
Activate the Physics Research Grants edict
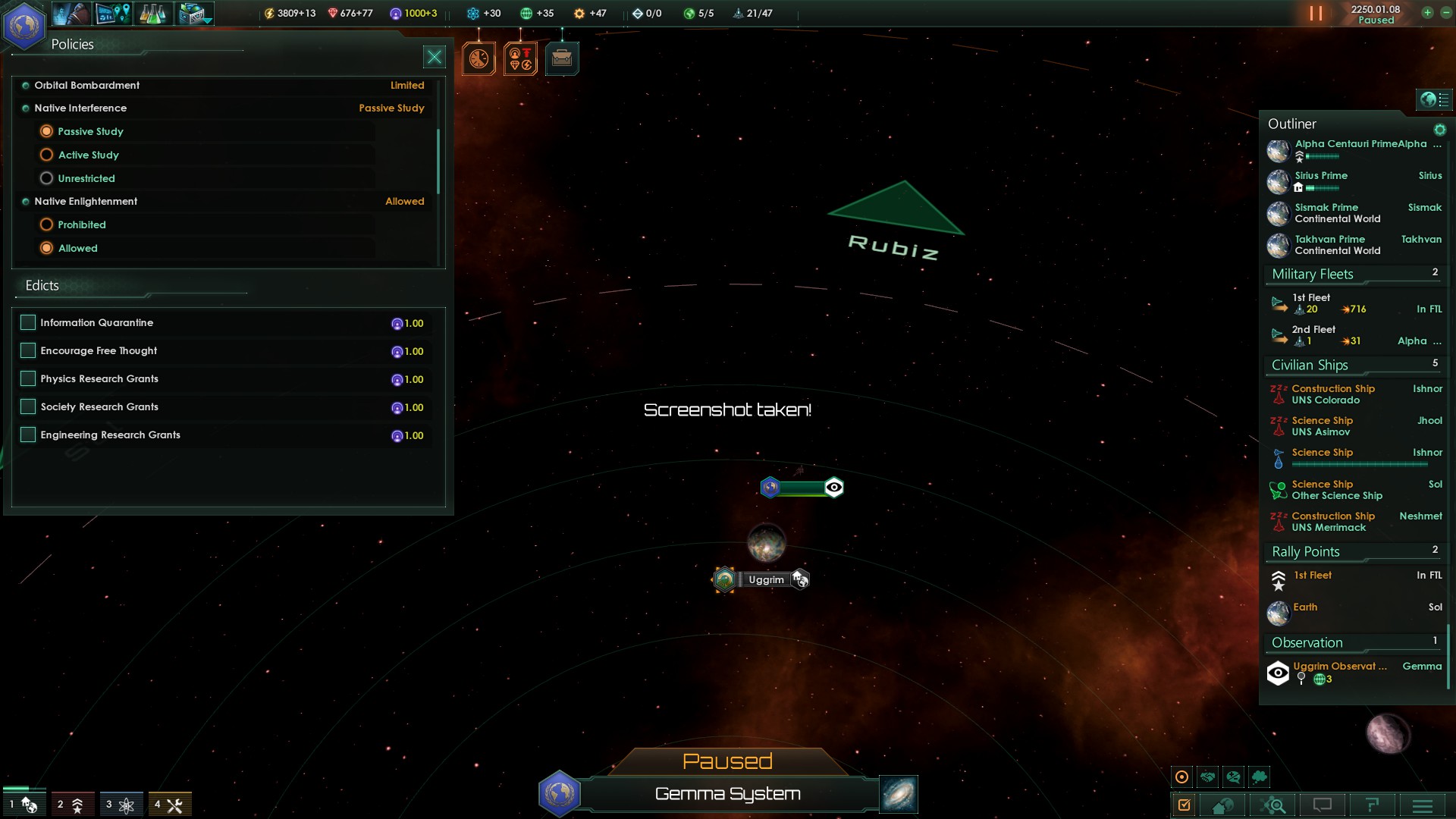click(x=28, y=378)
